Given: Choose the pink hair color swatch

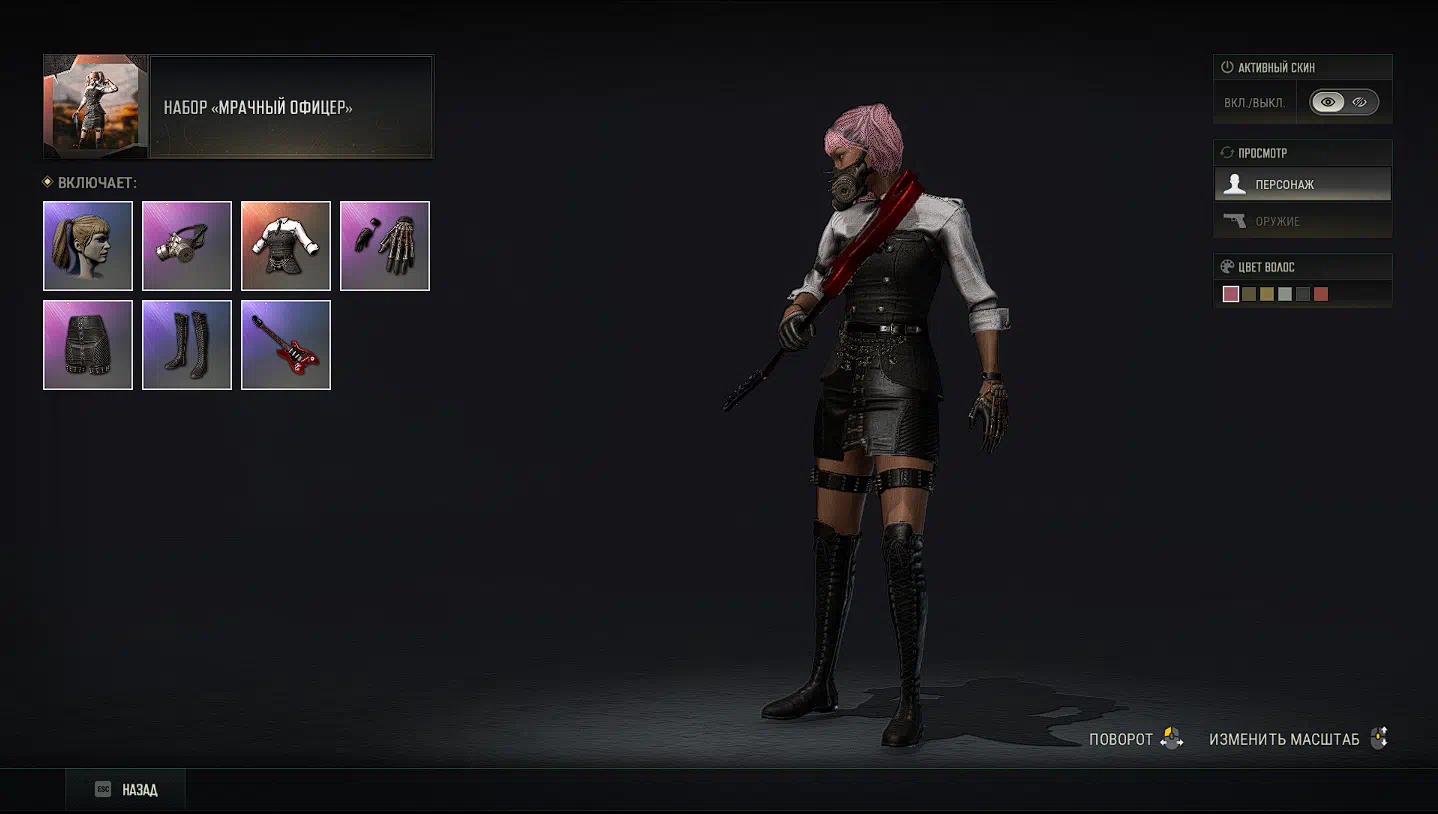Looking at the screenshot, I should click(1231, 294).
